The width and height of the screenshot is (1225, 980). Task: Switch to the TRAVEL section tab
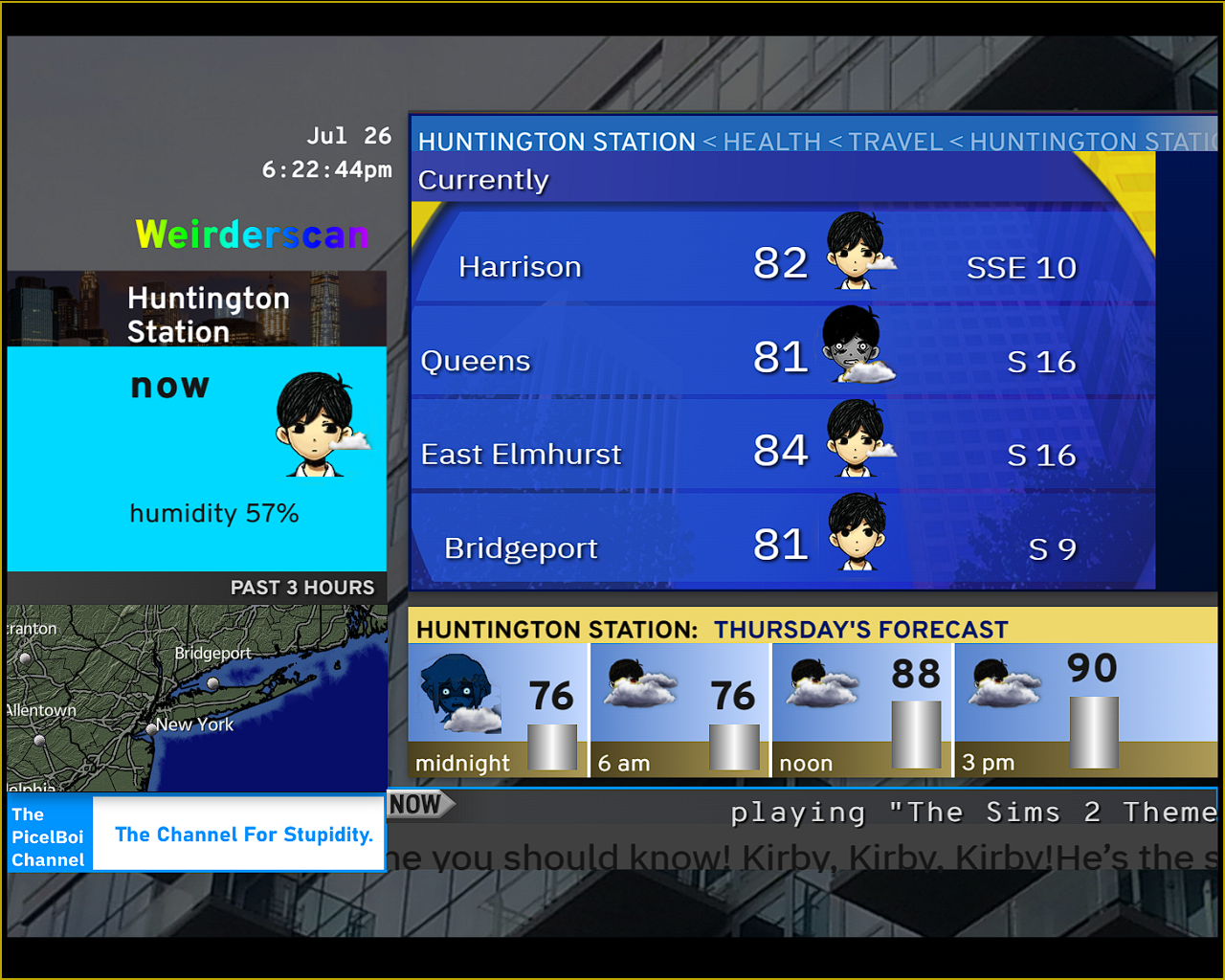pos(895,142)
